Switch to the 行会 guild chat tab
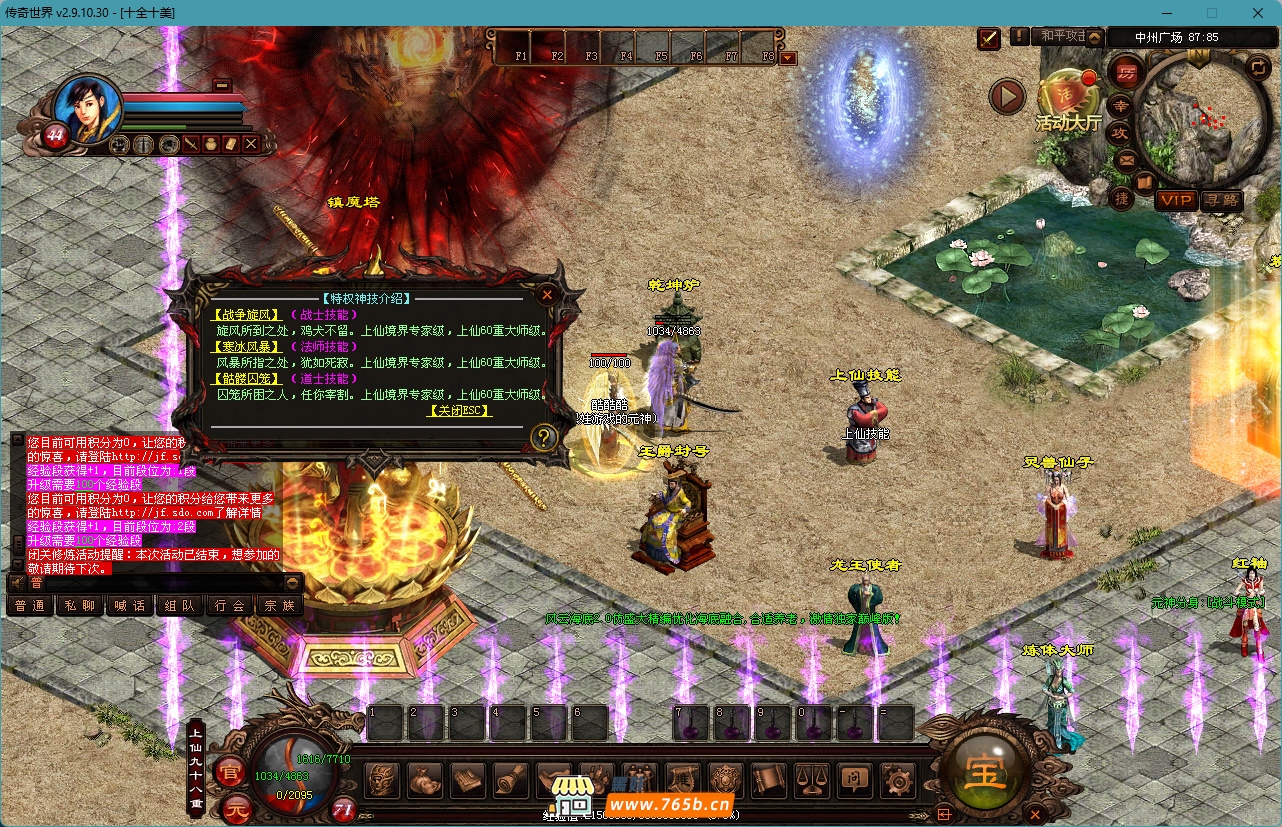The width and height of the screenshot is (1282, 827). tap(230, 605)
